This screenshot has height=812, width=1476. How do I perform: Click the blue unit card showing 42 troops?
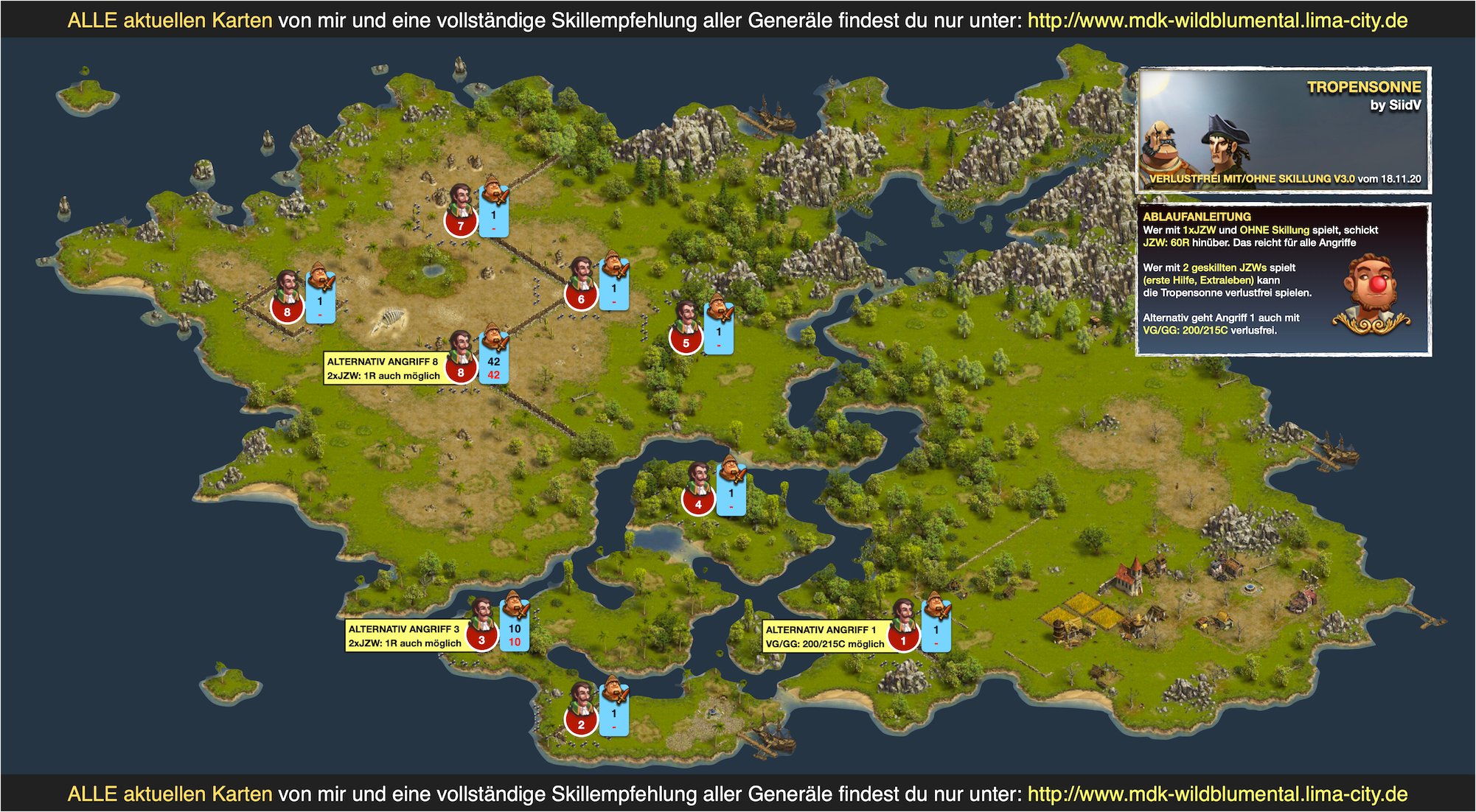pyautogui.click(x=494, y=367)
